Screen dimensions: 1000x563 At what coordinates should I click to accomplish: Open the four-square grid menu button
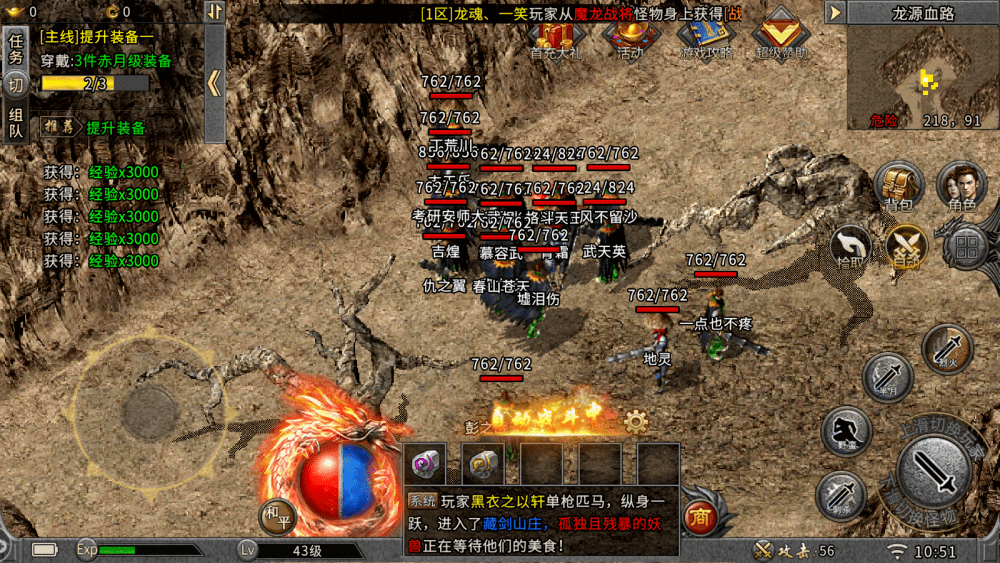[966, 246]
